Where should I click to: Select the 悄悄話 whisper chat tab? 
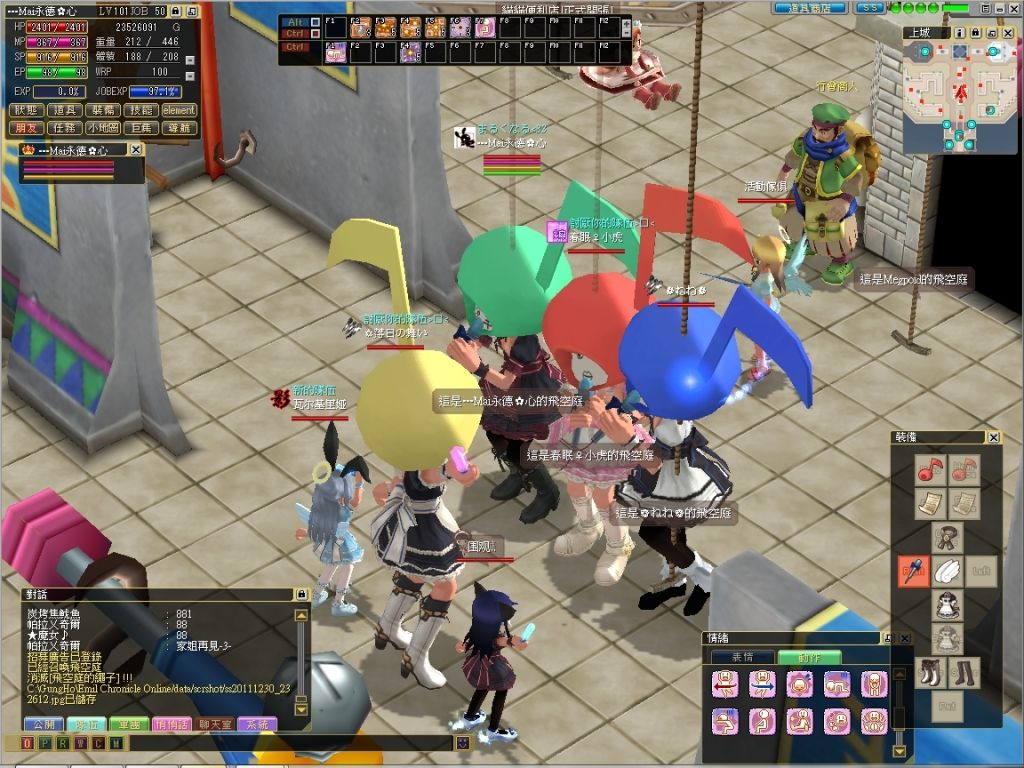tap(173, 724)
